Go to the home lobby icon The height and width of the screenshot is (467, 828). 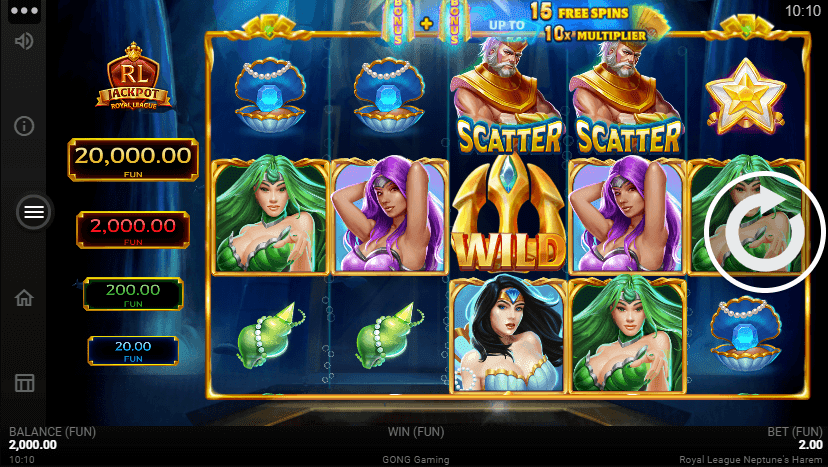pyautogui.click(x=25, y=298)
